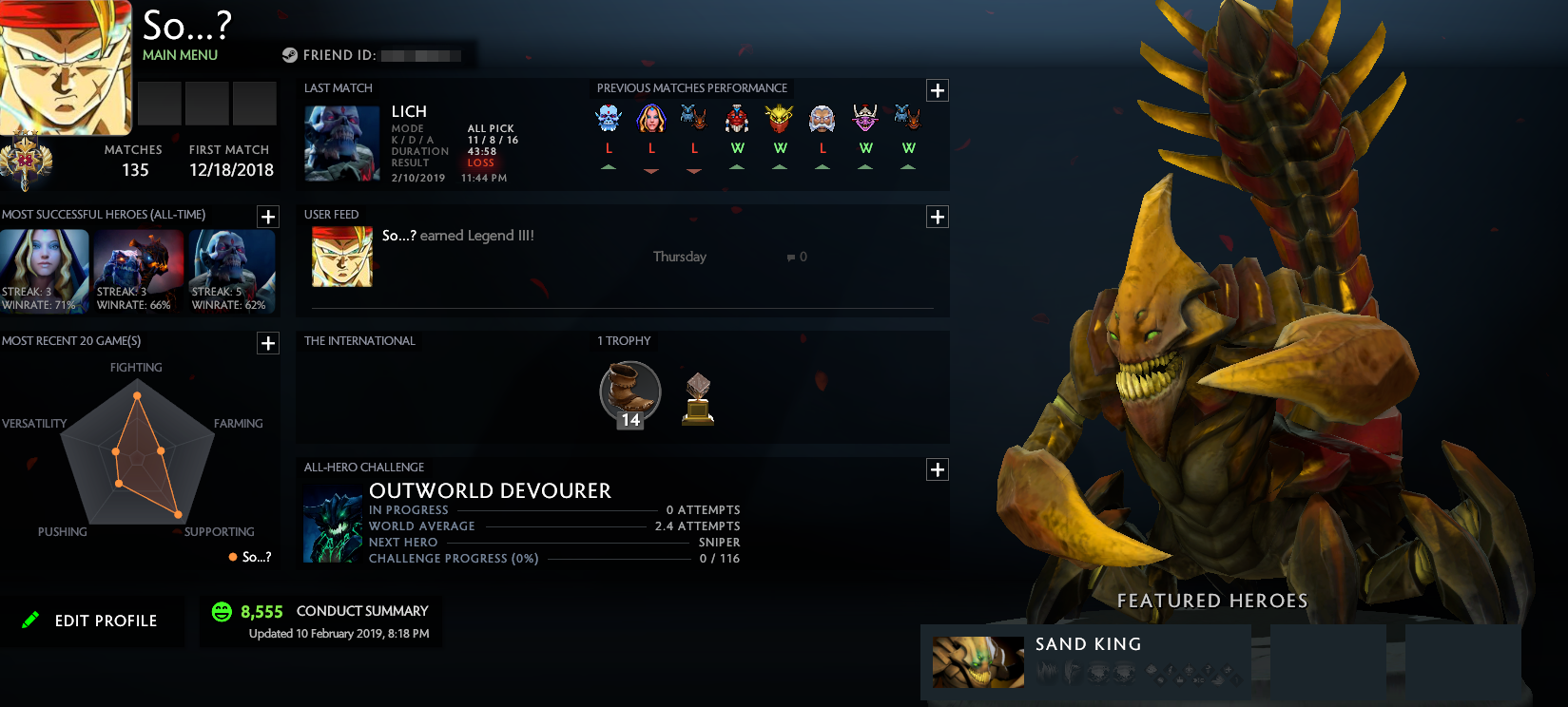Select the Sand King featured hero thumbnail

click(978, 662)
